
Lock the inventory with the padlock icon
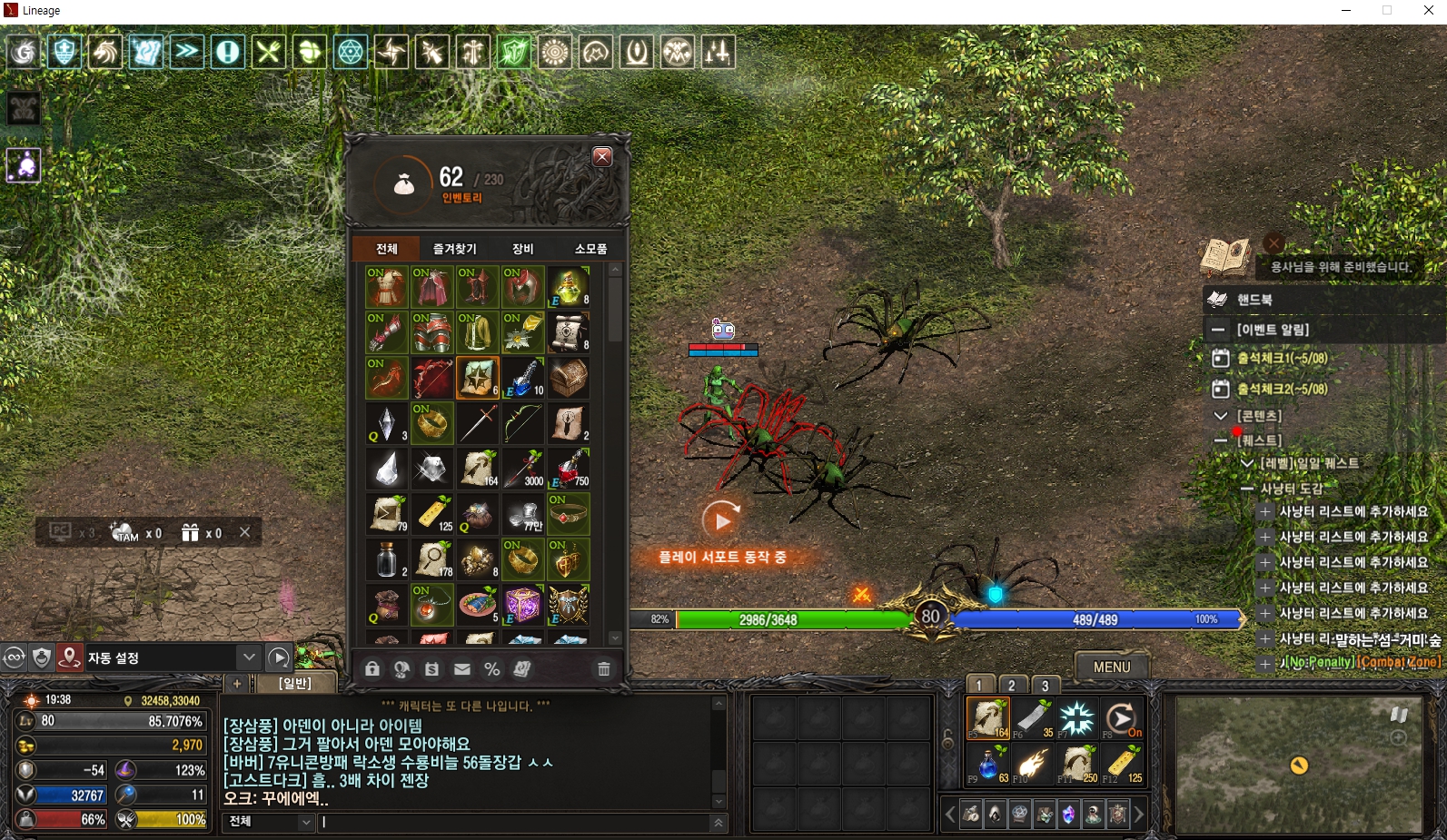pyautogui.click(x=372, y=669)
